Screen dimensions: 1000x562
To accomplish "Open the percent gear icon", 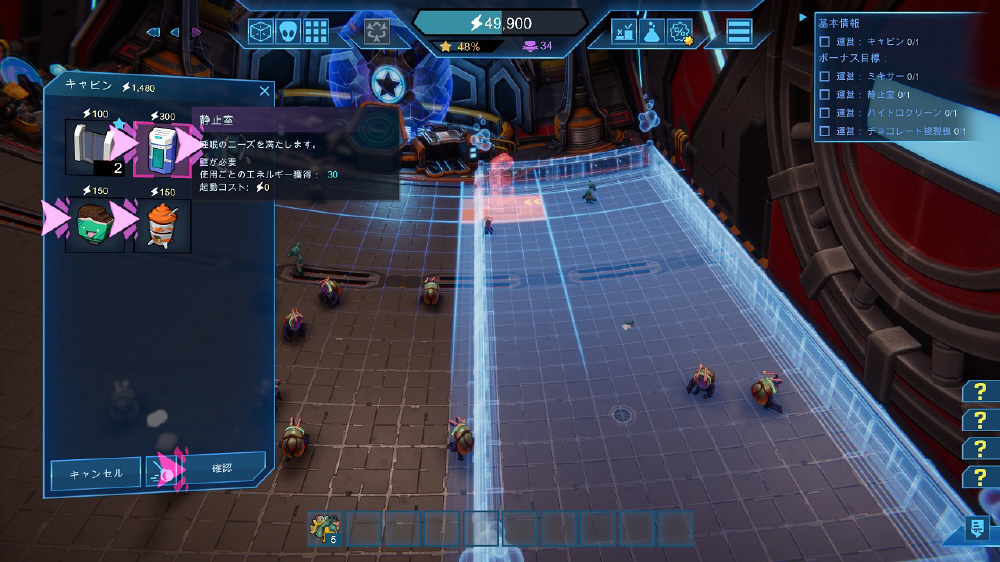I will click(x=680, y=32).
